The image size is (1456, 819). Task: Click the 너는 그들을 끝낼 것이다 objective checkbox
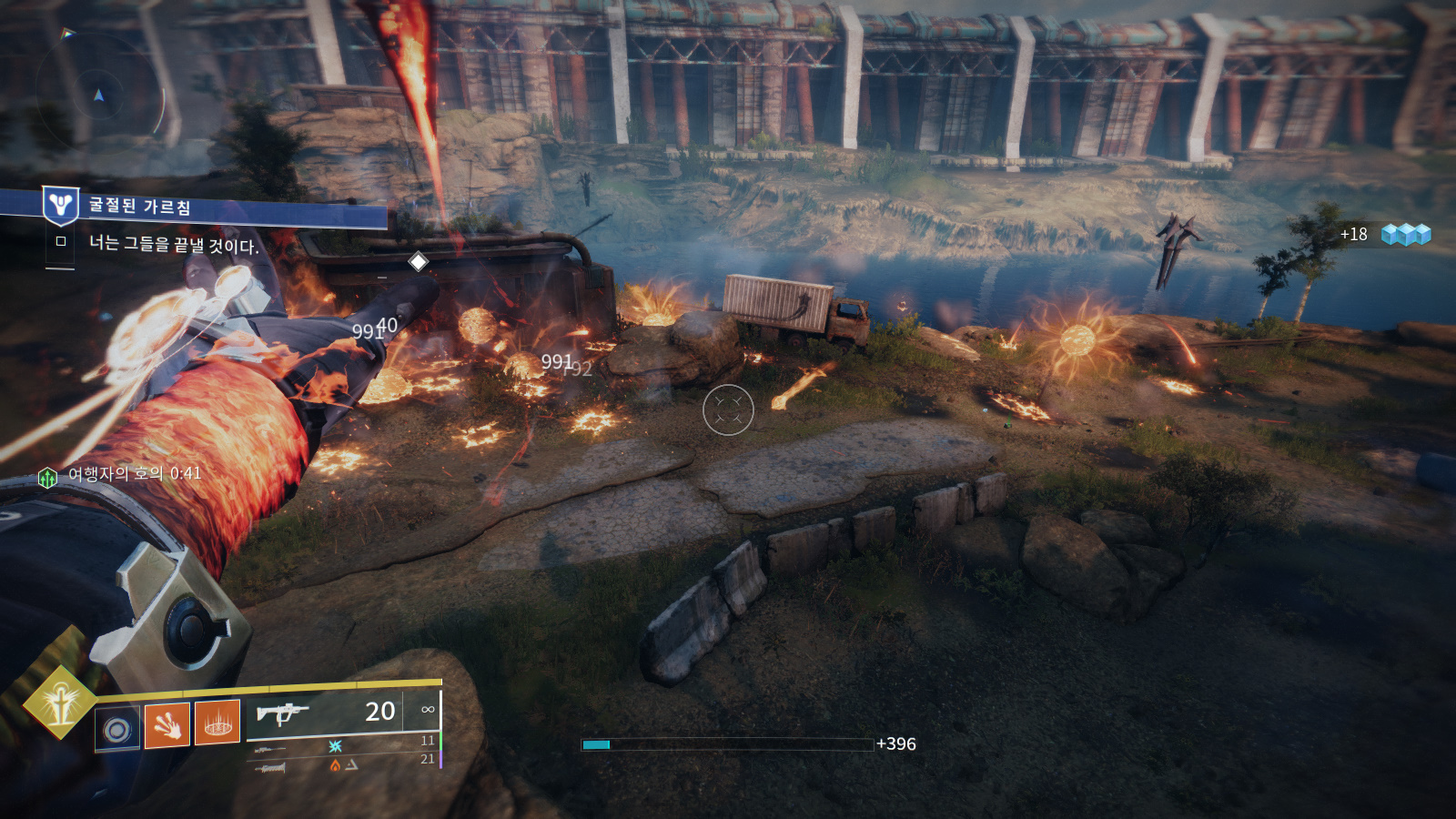pos(61,241)
